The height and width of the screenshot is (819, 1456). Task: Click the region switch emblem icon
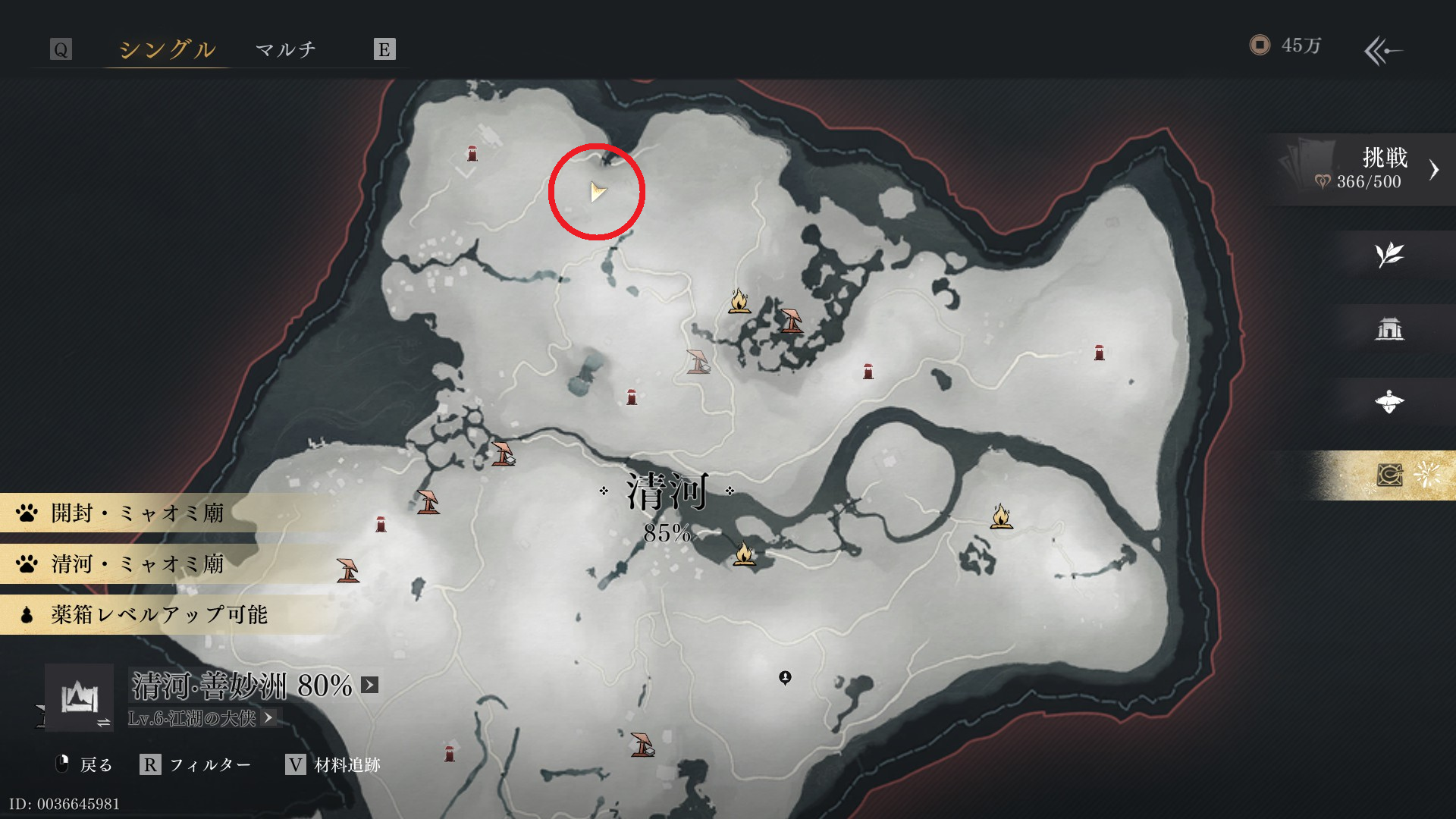[79, 698]
